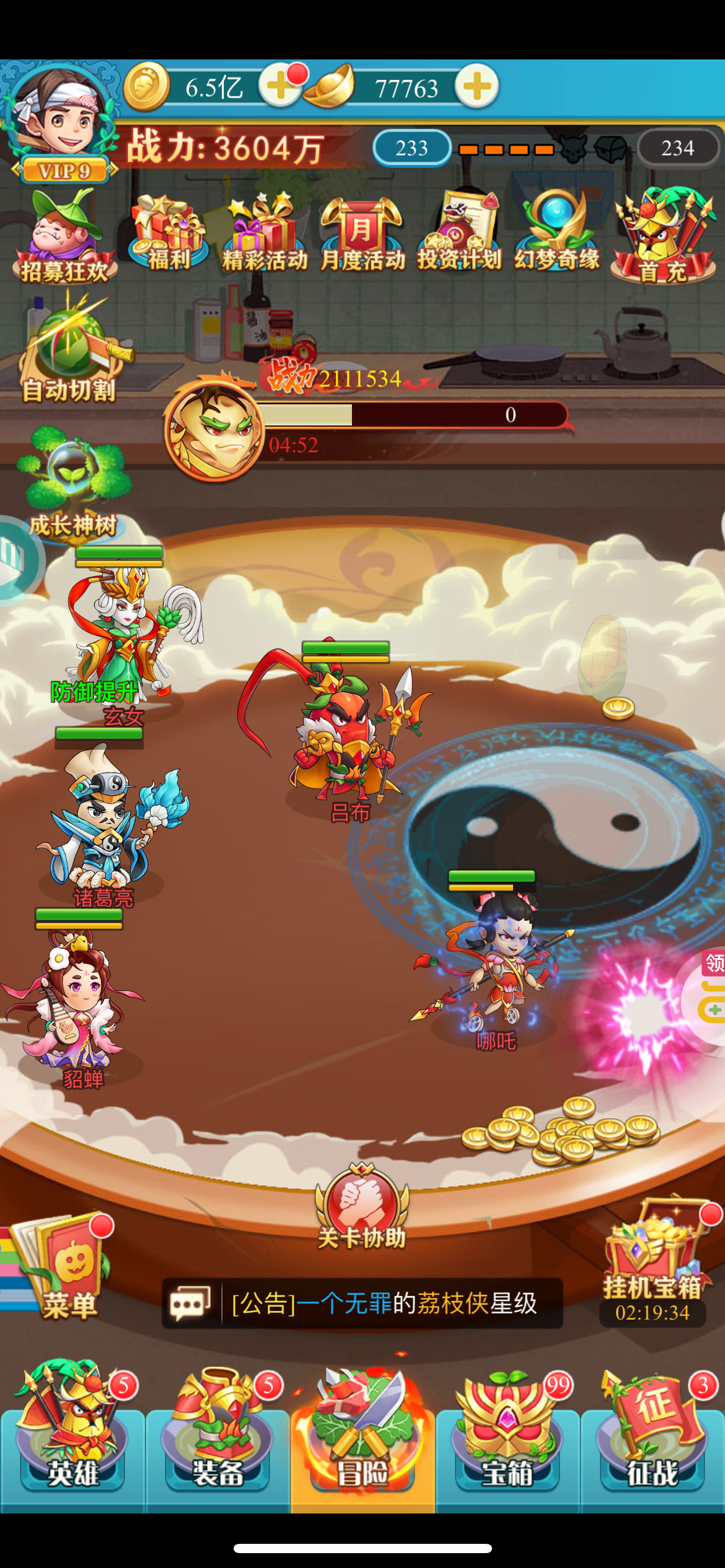Switch to the 征战 campaign tab
725x1568 pixels.
(x=652, y=1437)
